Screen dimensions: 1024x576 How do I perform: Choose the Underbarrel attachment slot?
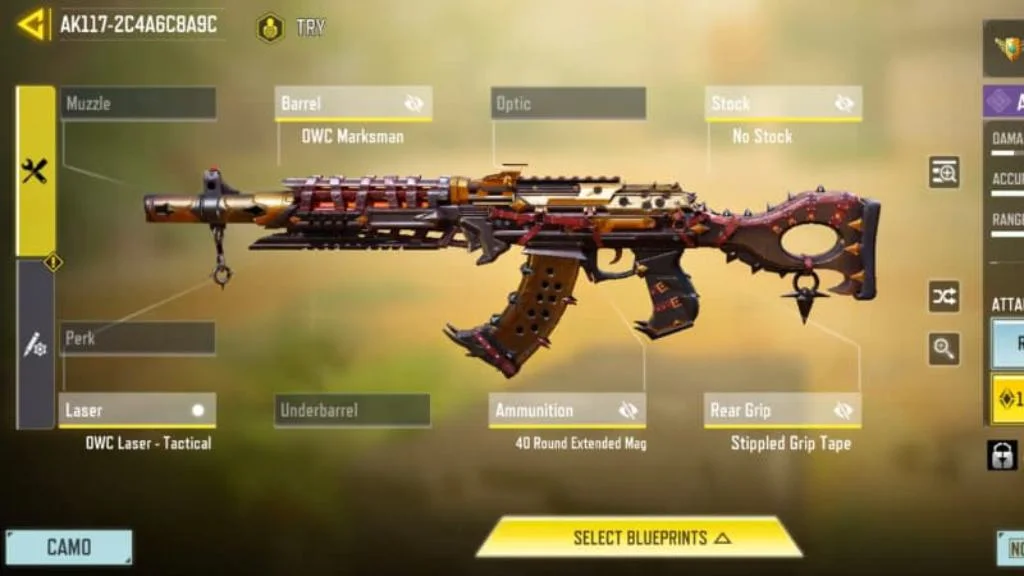point(352,410)
